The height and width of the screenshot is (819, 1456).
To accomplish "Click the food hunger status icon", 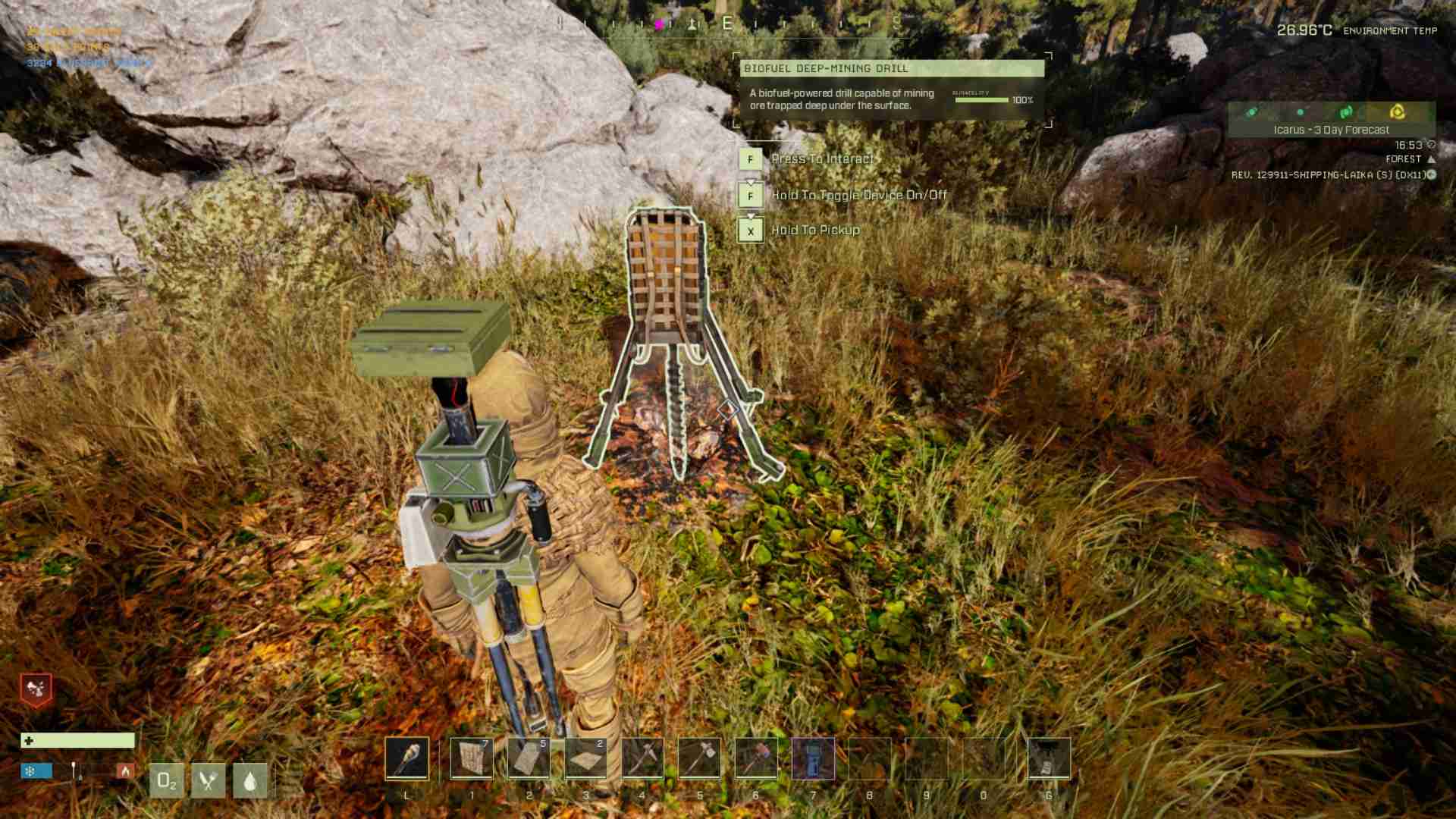I will point(208,780).
